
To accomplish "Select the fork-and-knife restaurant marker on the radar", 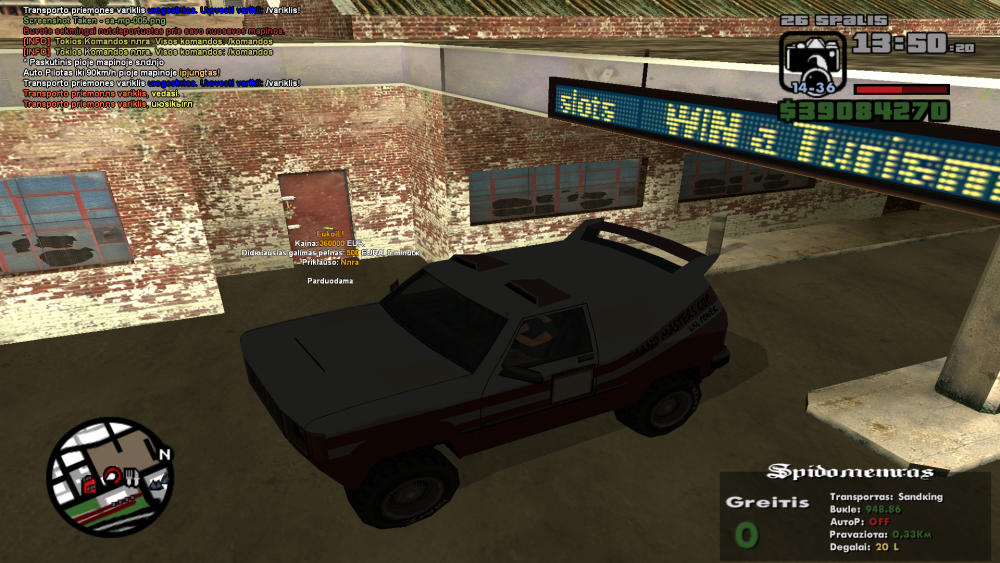I will coord(133,479).
